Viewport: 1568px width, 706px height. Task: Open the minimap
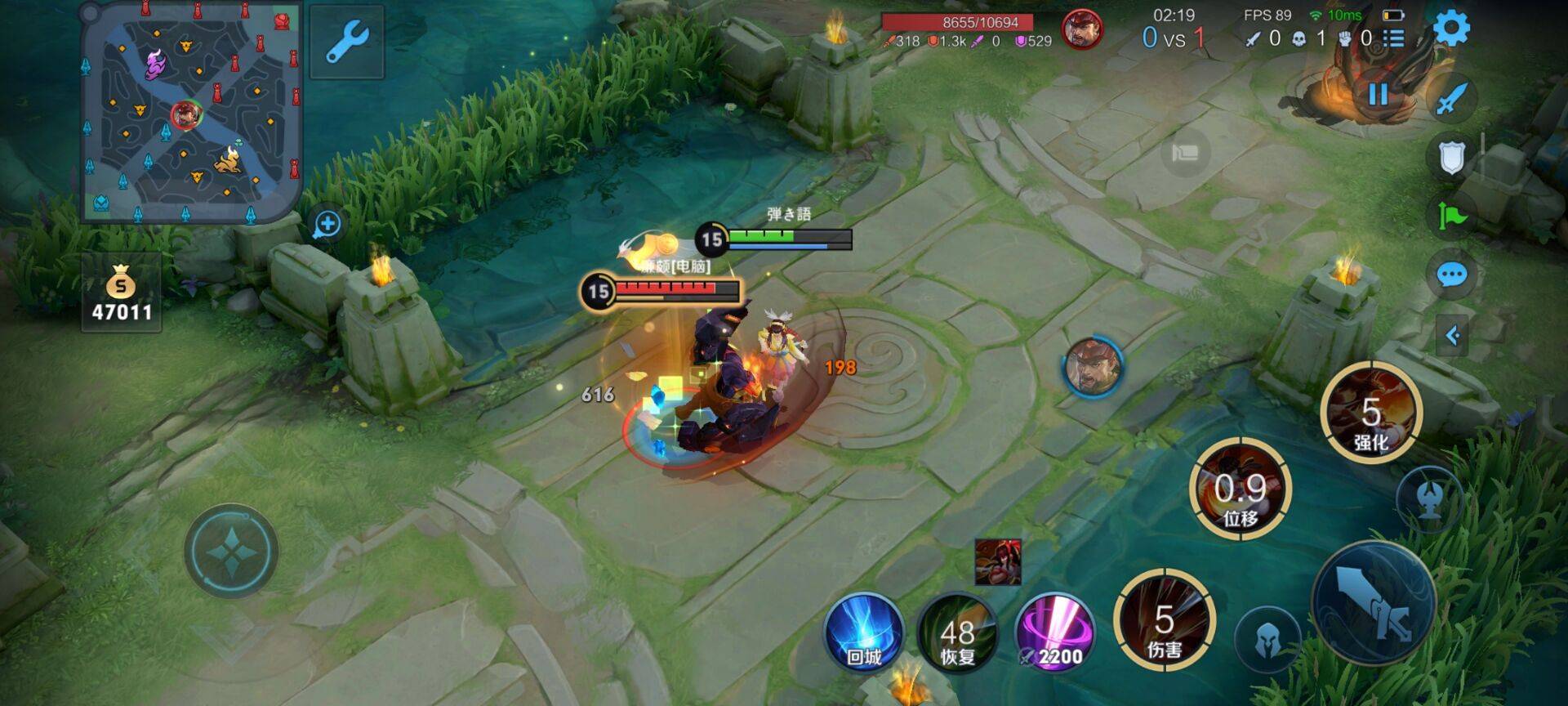pos(191,112)
